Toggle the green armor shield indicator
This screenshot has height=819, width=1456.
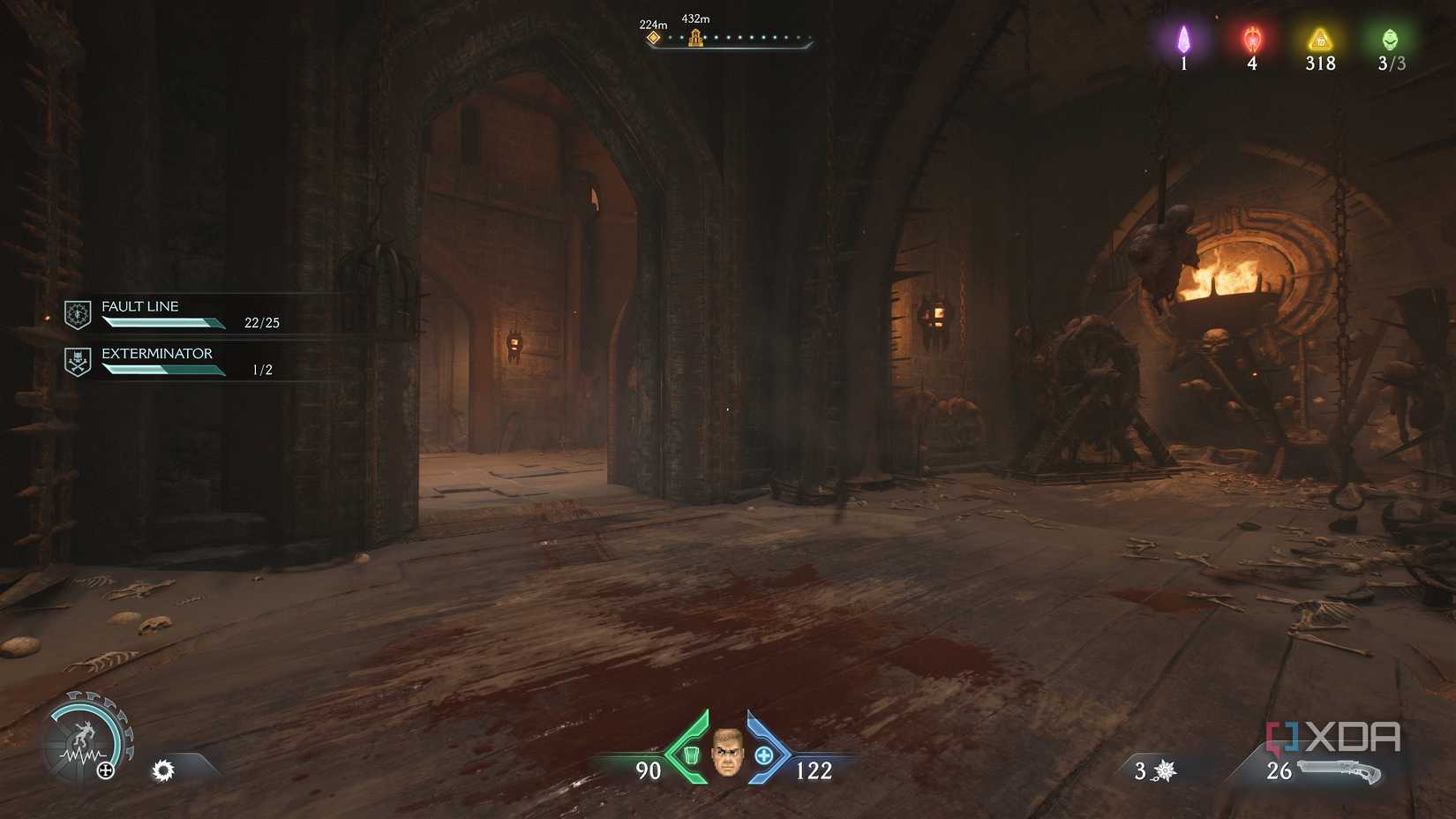pyautogui.click(x=693, y=754)
